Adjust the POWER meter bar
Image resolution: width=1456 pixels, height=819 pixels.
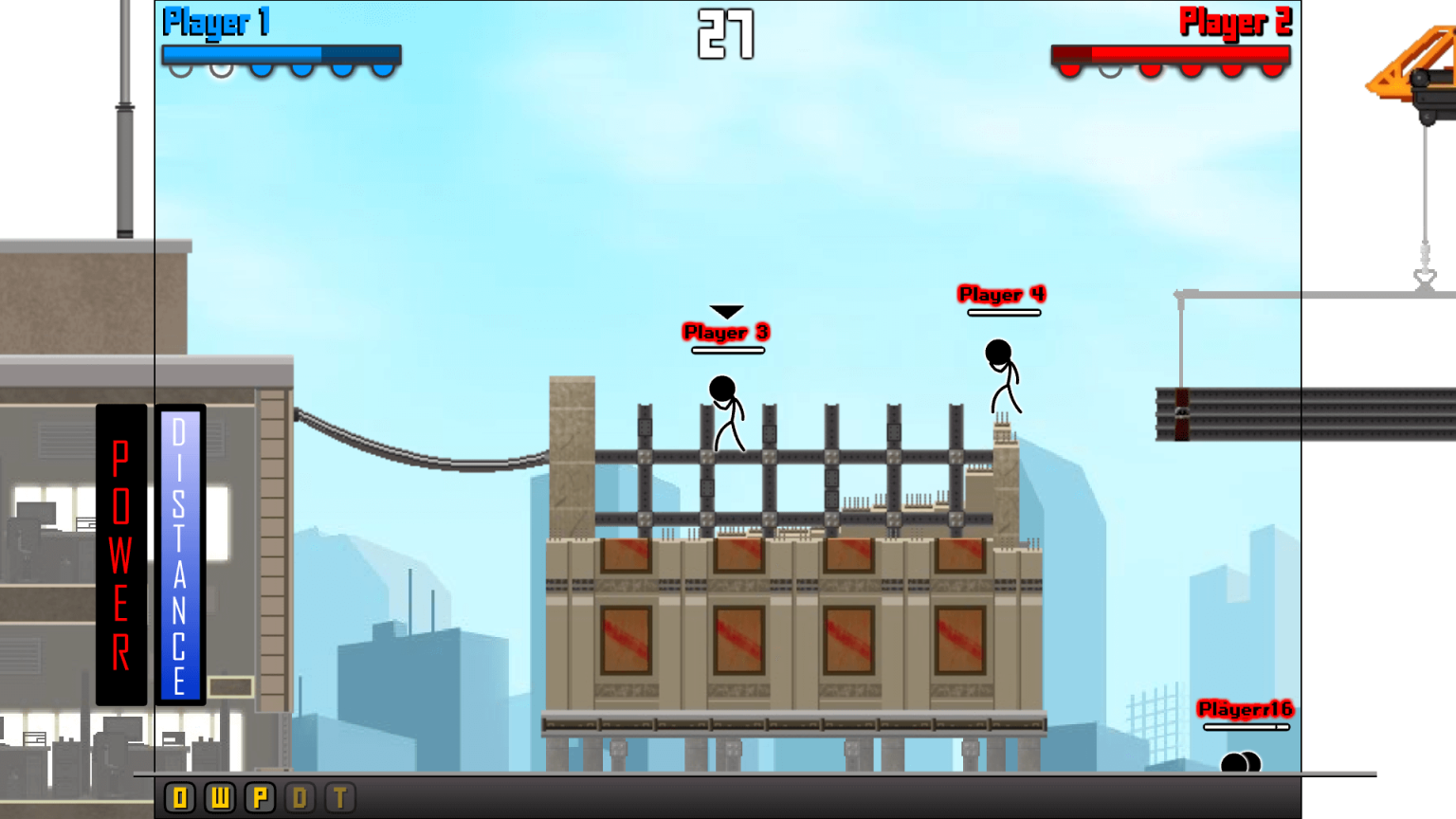[122, 555]
